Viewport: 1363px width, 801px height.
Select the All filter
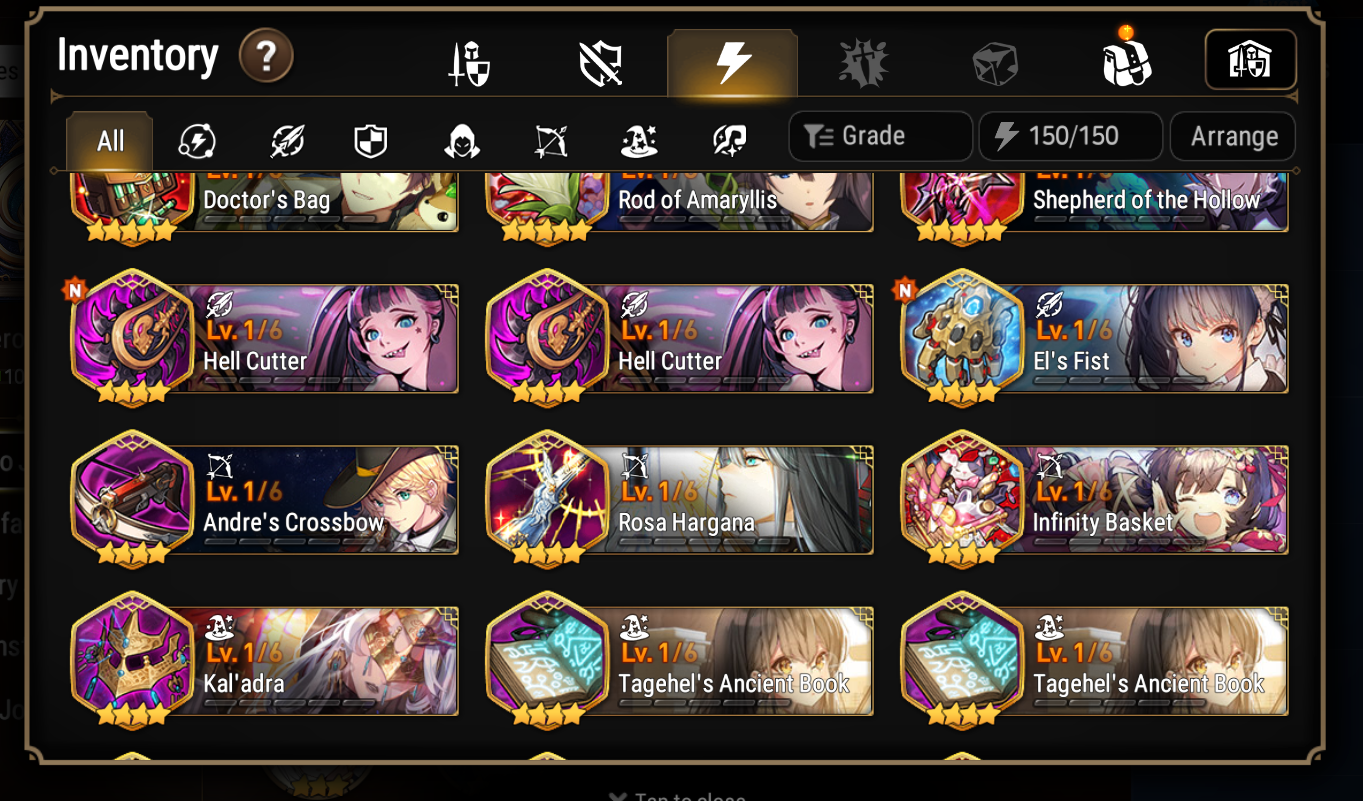(x=108, y=141)
